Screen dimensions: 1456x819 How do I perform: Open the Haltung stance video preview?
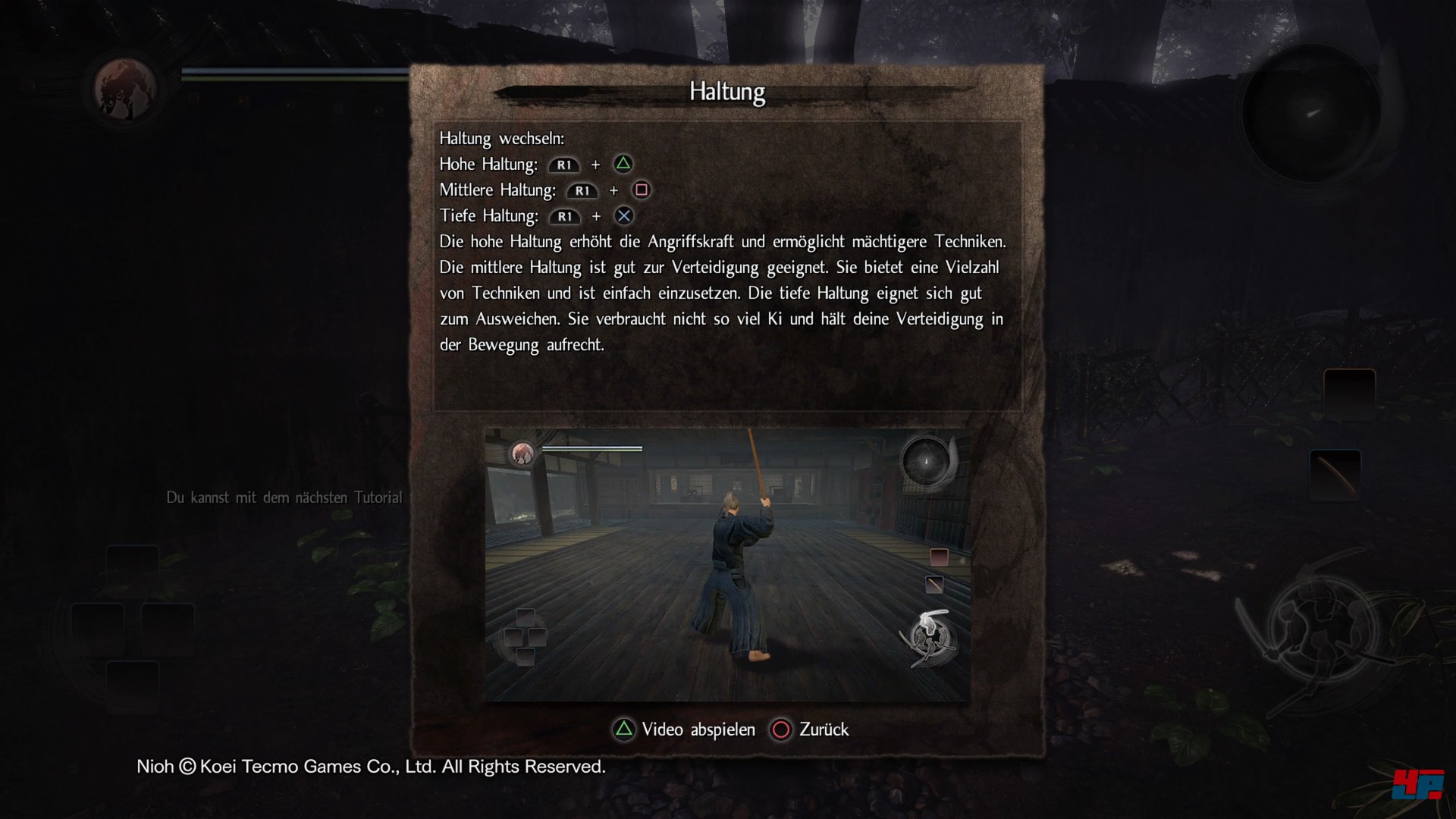727,565
